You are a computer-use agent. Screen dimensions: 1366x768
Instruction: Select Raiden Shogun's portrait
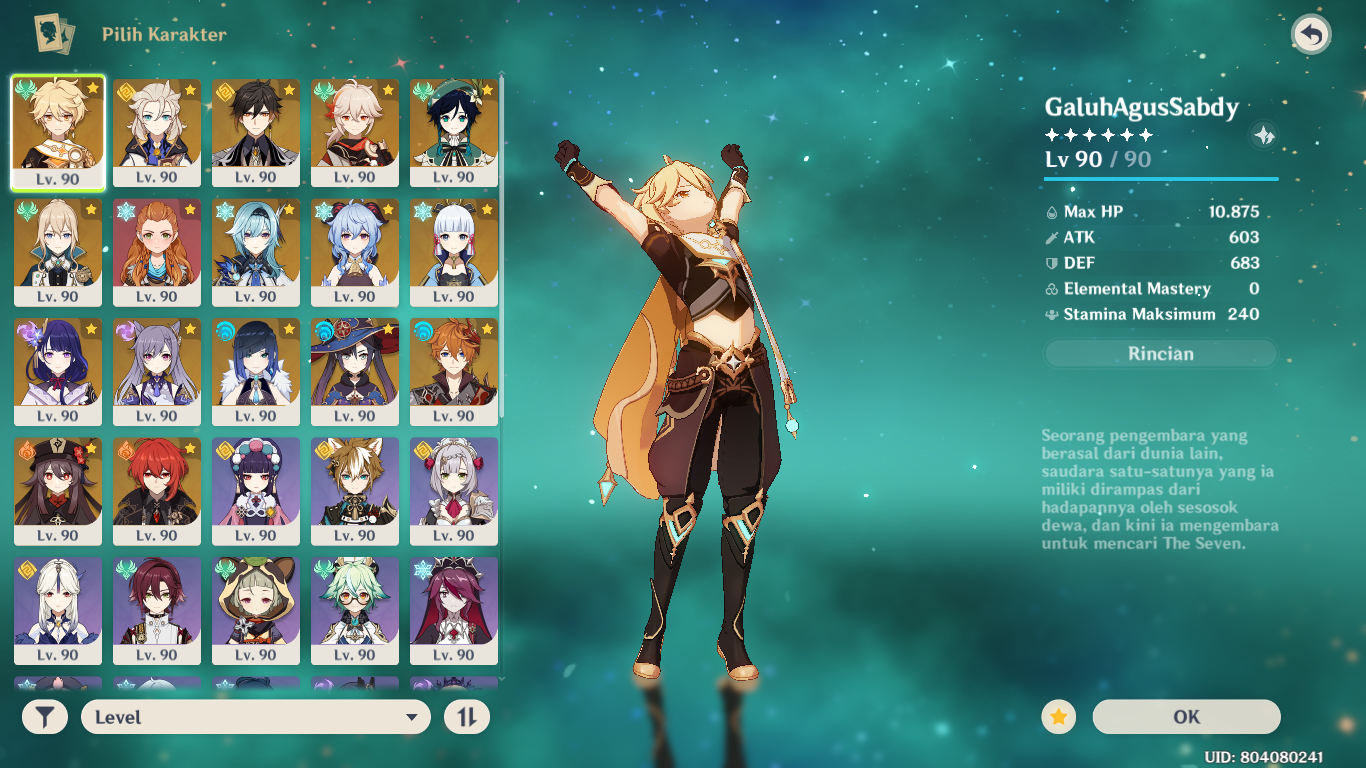pyautogui.click(x=57, y=360)
